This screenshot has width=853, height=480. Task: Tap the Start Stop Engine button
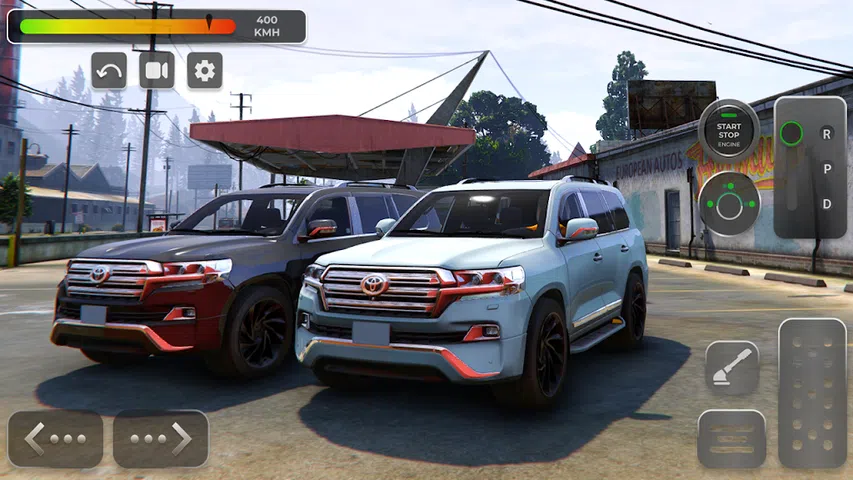click(x=729, y=130)
